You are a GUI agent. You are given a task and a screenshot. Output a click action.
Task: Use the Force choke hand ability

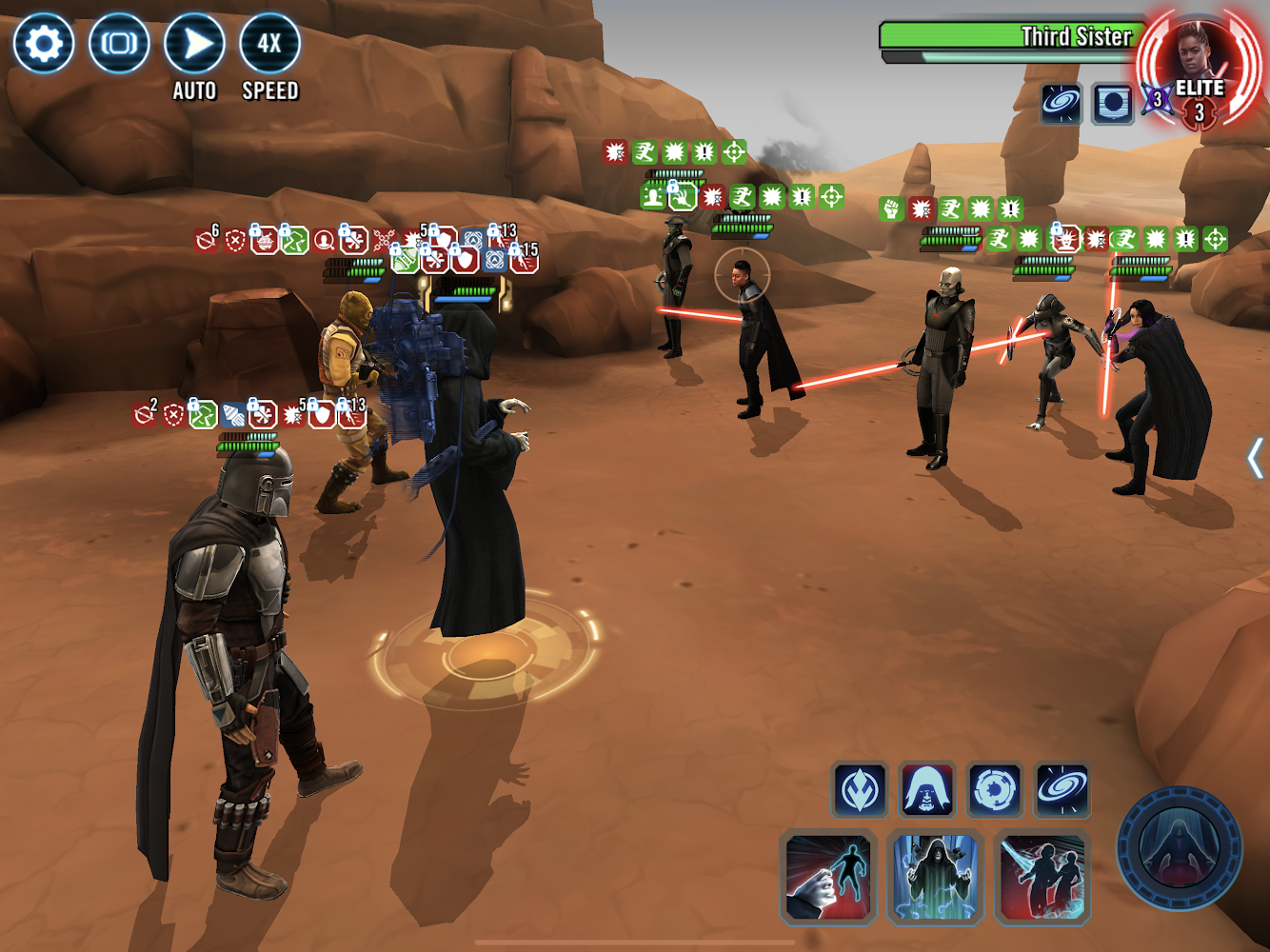point(828,878)
